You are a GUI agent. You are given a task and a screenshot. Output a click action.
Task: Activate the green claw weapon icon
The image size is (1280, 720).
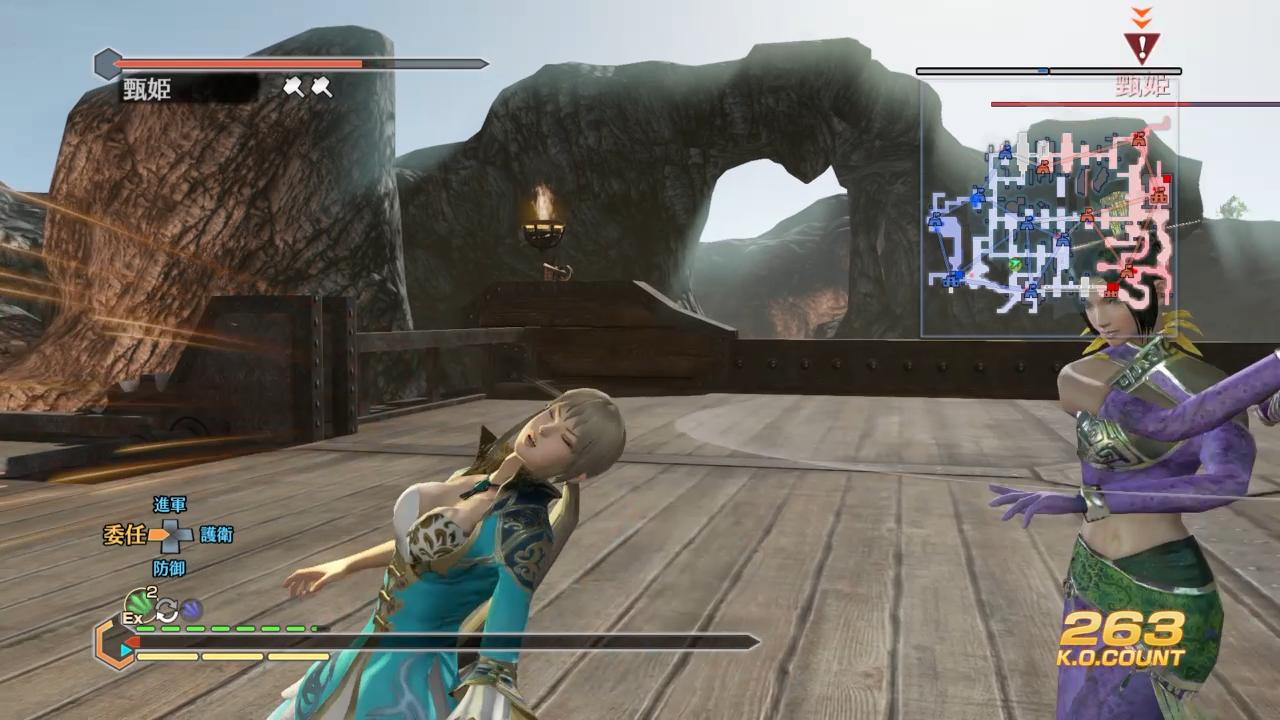(137, 602)
